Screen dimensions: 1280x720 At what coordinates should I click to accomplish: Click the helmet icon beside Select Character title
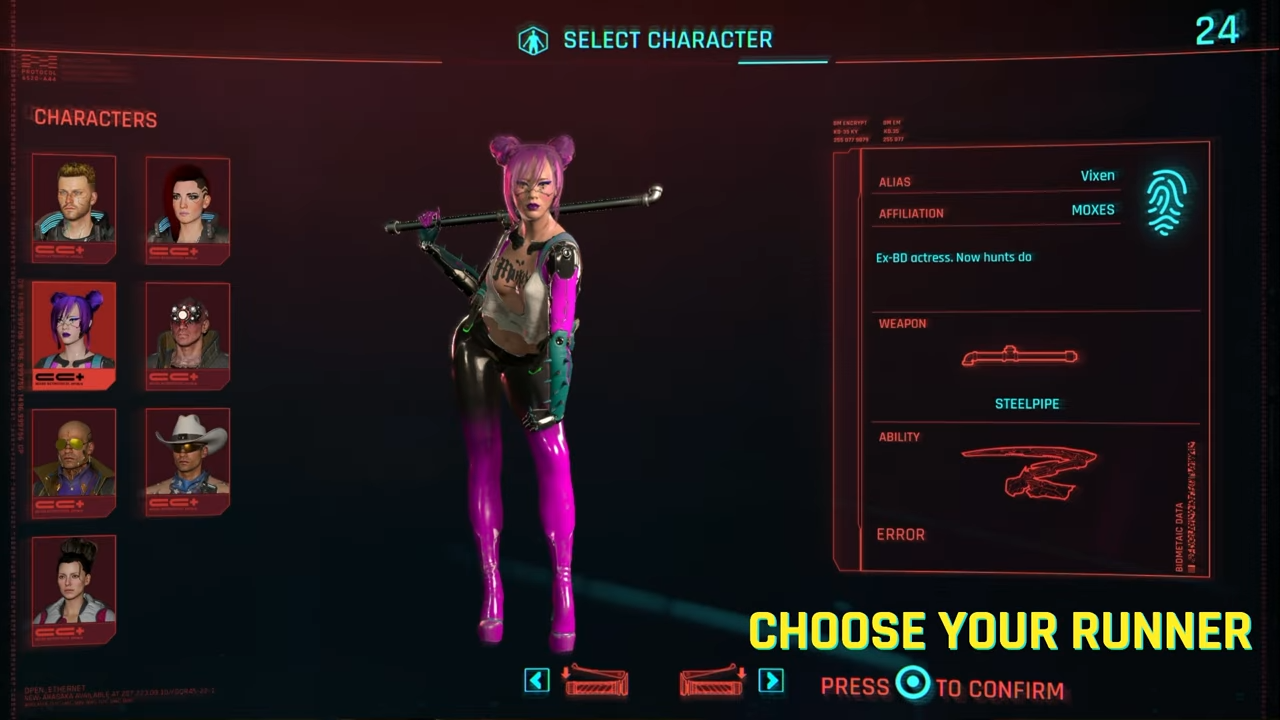[x=533, y=39]
